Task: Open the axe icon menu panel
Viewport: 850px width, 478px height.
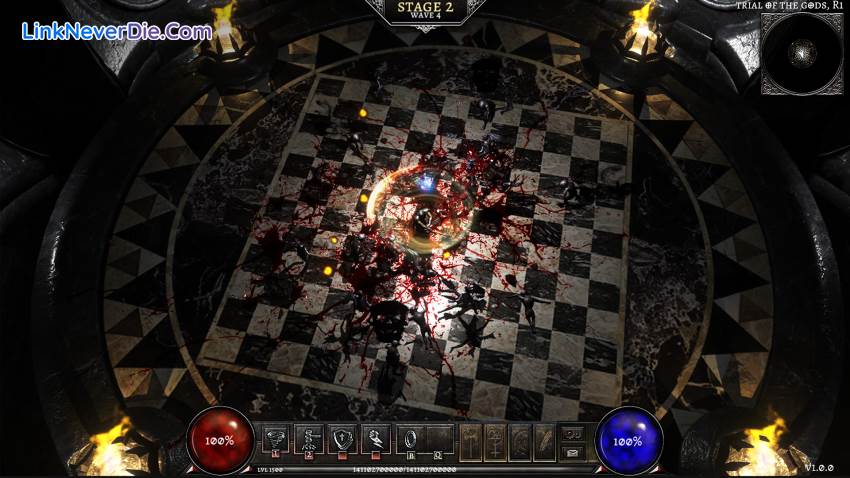Action: click(470, 439)
